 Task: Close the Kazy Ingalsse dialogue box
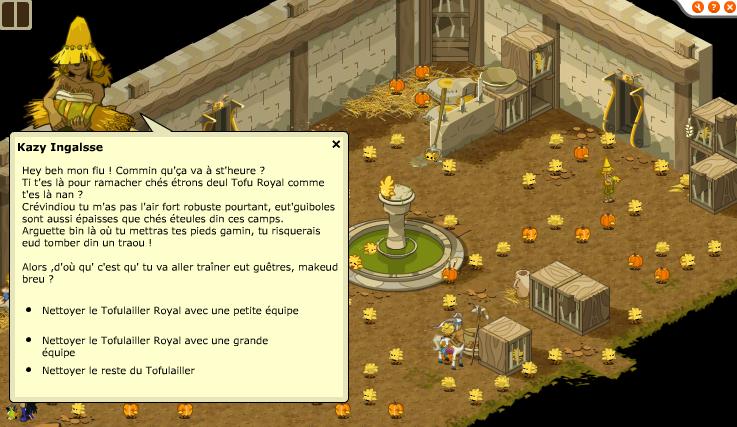click(336, 144)
